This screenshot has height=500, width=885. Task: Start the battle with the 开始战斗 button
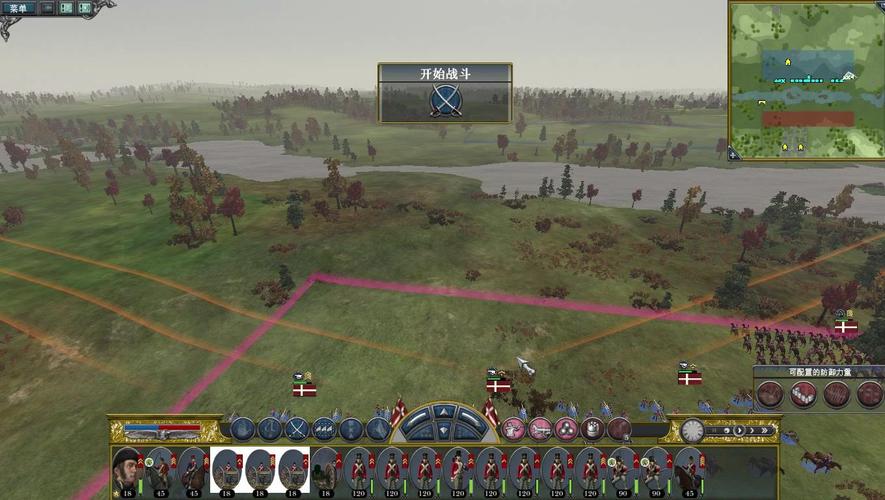click(x=445, y=100)
